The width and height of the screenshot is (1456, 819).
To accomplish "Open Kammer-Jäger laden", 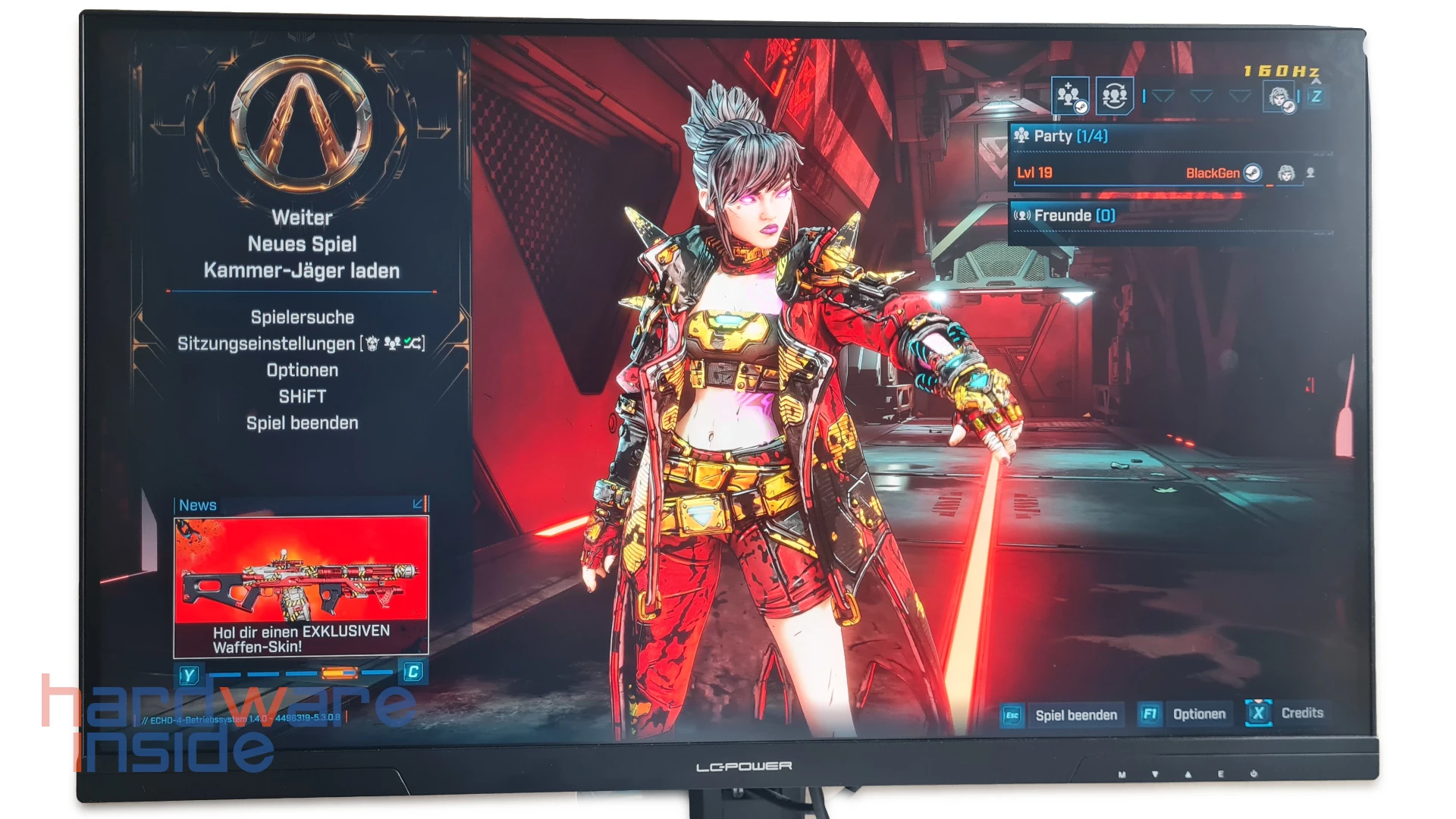I will (x=302, y=271).
